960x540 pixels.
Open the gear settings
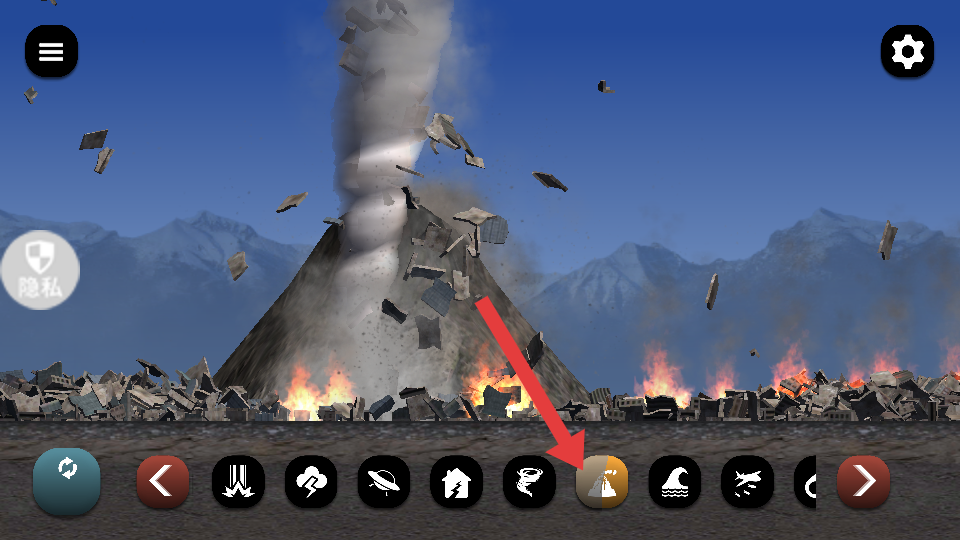point(907,51)
